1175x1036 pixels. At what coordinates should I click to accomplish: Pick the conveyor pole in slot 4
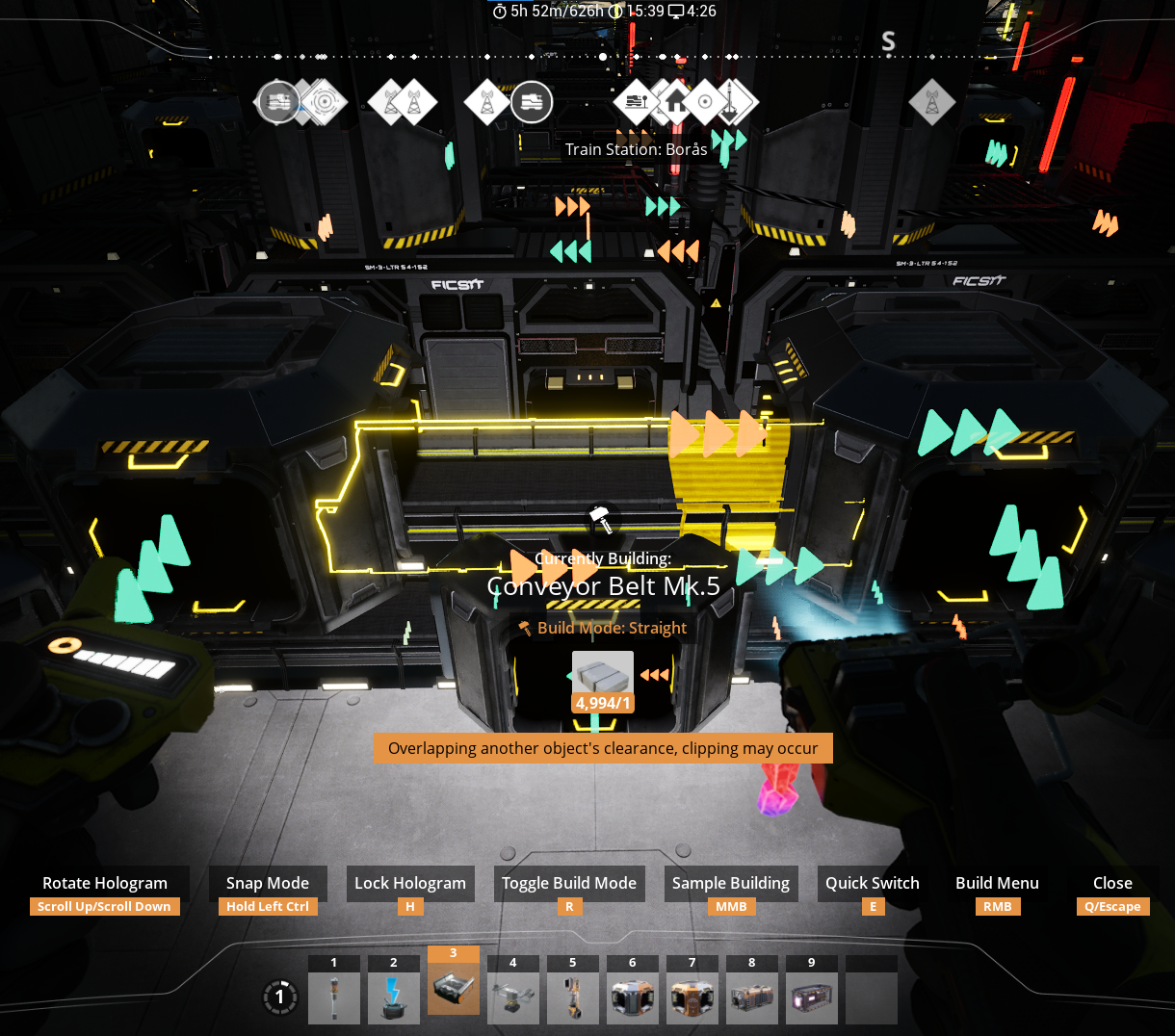(513, 997)
